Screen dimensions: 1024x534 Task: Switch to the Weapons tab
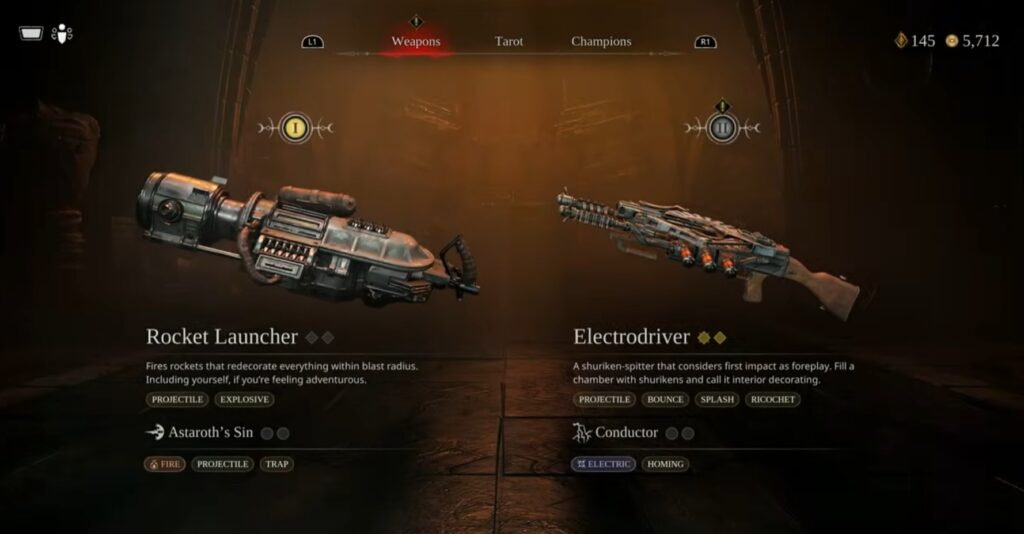[x=416, y=42]
